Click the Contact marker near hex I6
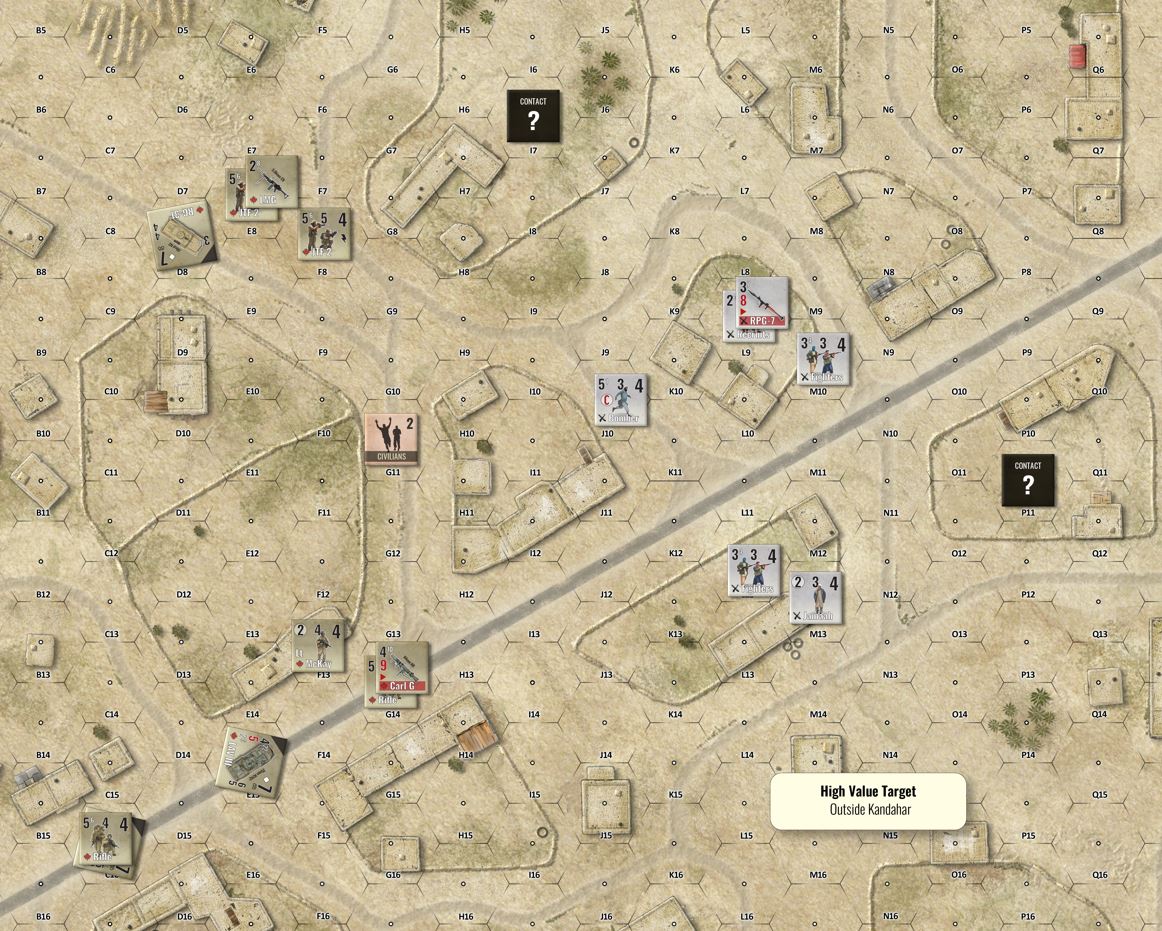The width and height of the screenshot is (1162, 931). click(x=533, y=116)
